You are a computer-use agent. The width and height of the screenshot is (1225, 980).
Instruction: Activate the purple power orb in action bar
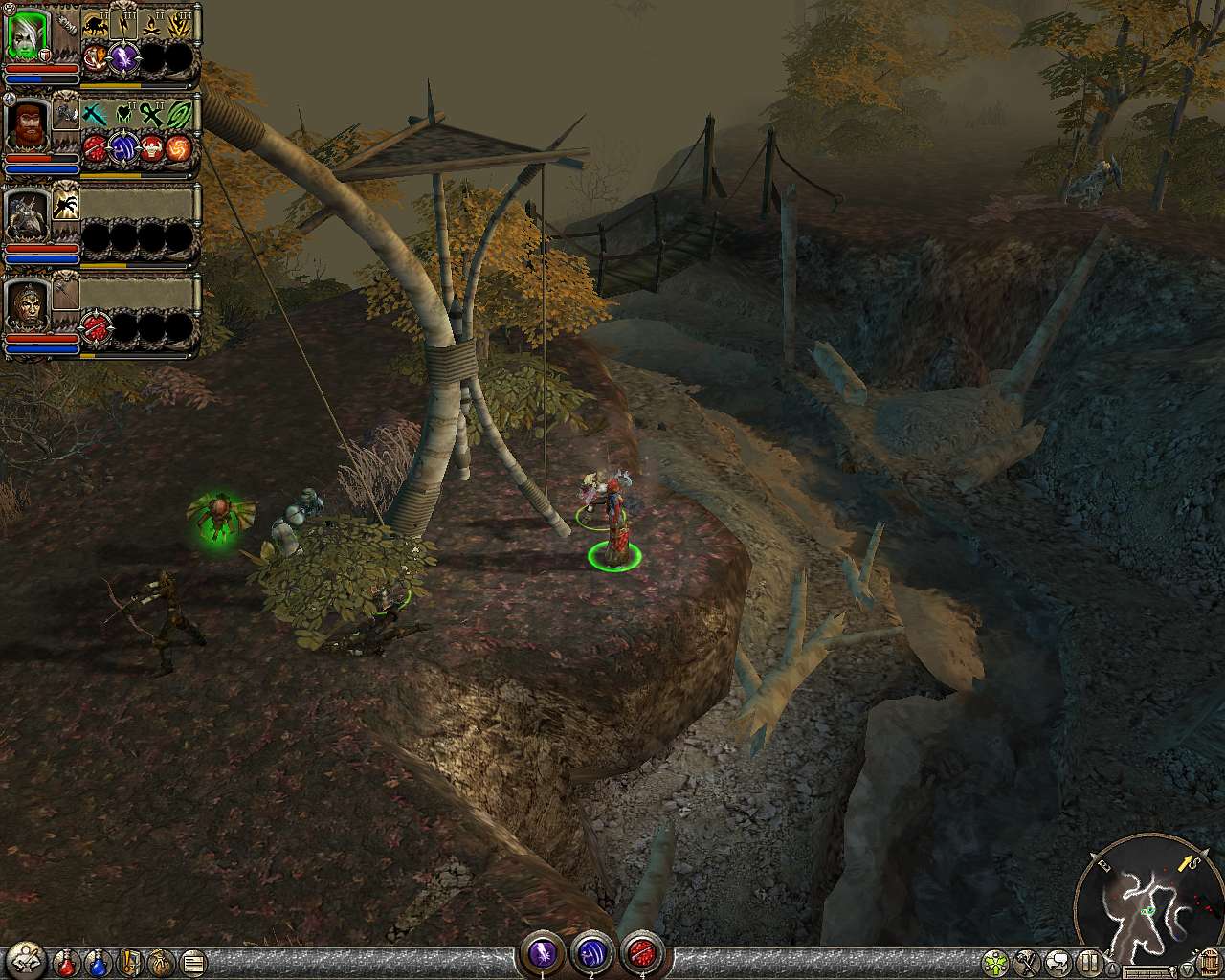[546, 954]
